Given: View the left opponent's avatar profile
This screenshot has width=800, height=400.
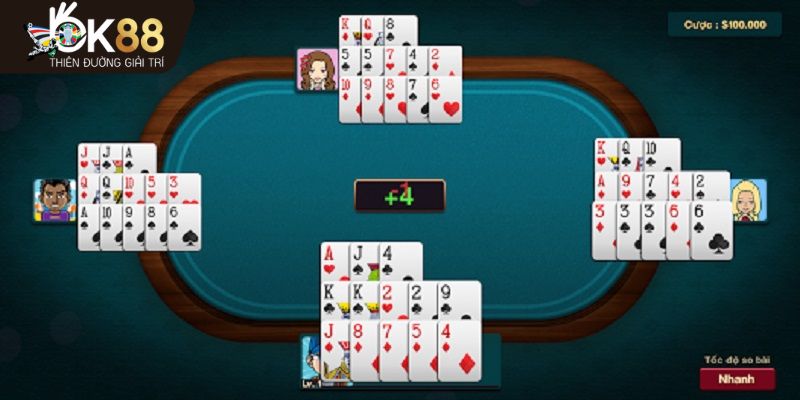Looking at the screenshot, I should coord(55,200).
